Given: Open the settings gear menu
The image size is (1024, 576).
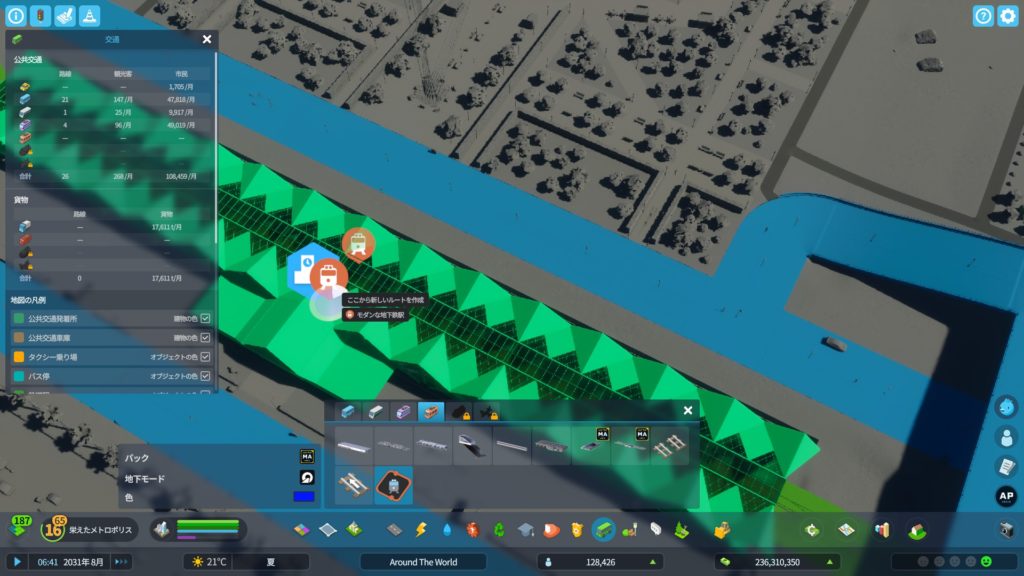Looking at the screenshot, I should (x=1007, y=16).
